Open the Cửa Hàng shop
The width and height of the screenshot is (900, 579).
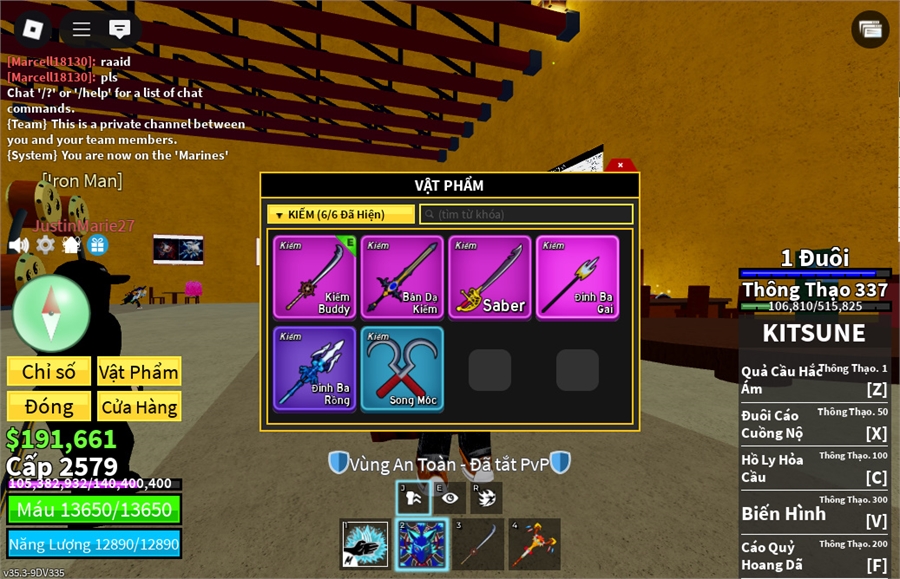click(x=139, y=406)
